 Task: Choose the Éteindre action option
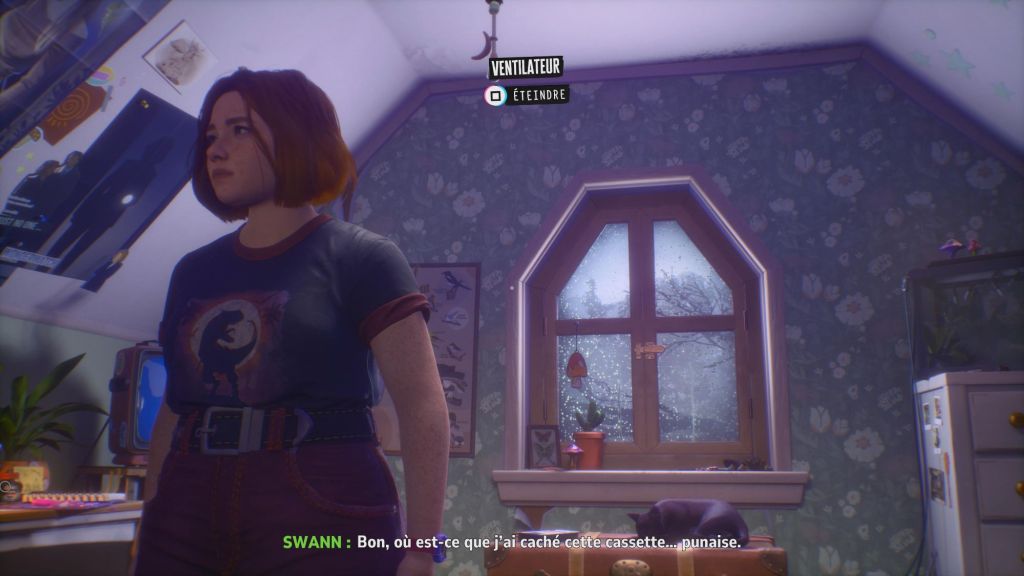(527, 95)
